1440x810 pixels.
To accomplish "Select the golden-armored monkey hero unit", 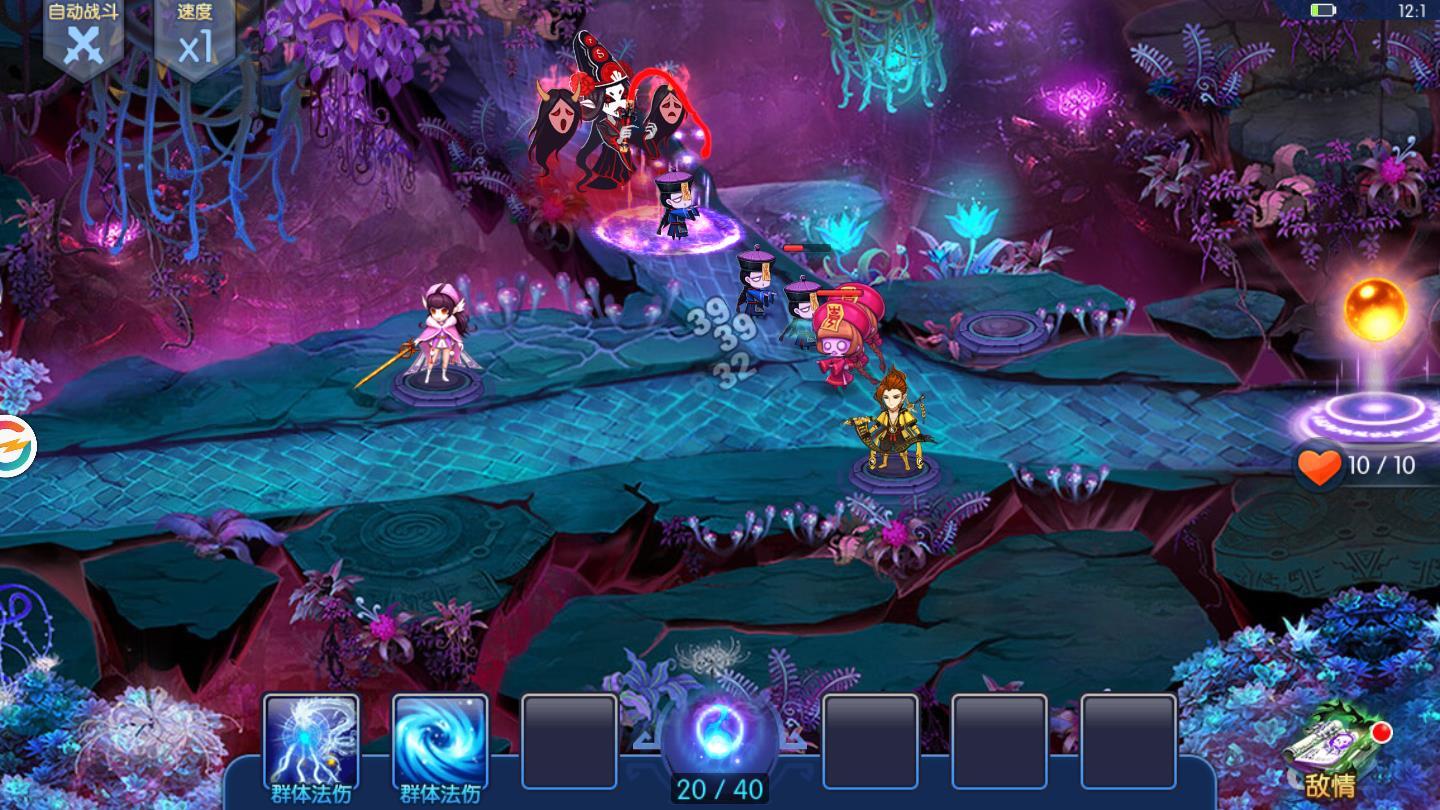I will [891, 424].
